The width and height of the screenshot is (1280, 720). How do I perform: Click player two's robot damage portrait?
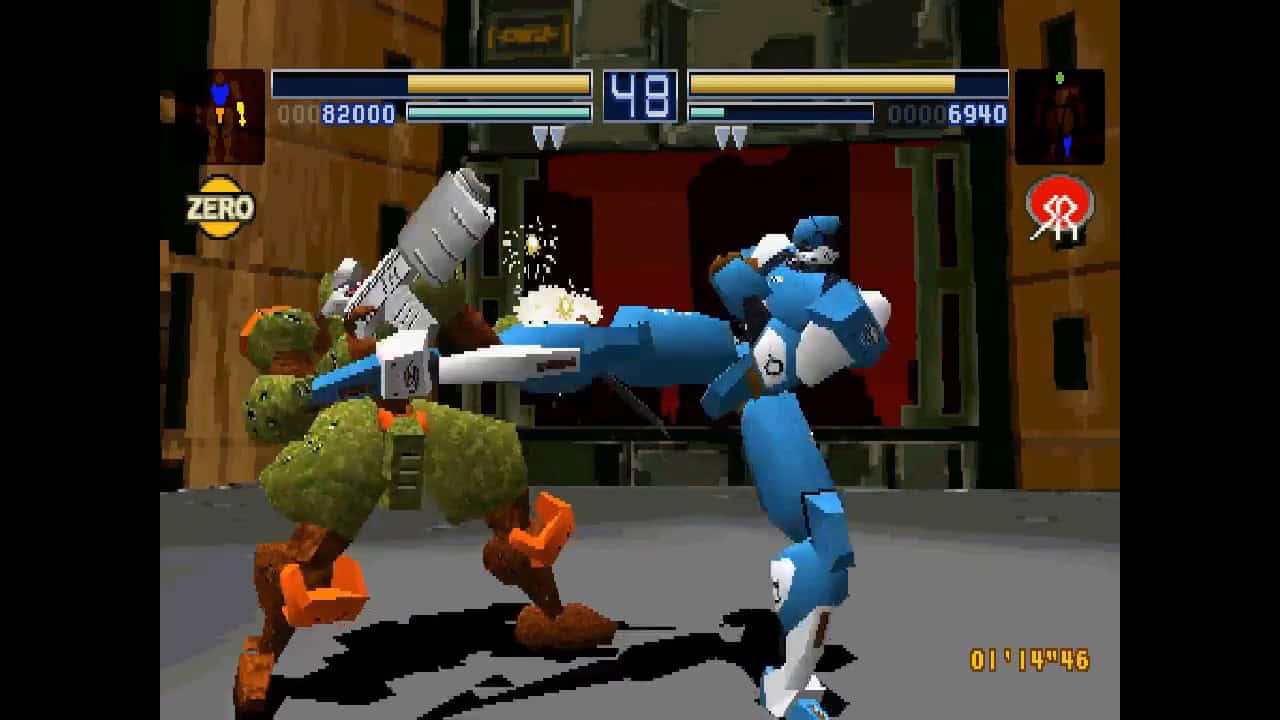1060,116
